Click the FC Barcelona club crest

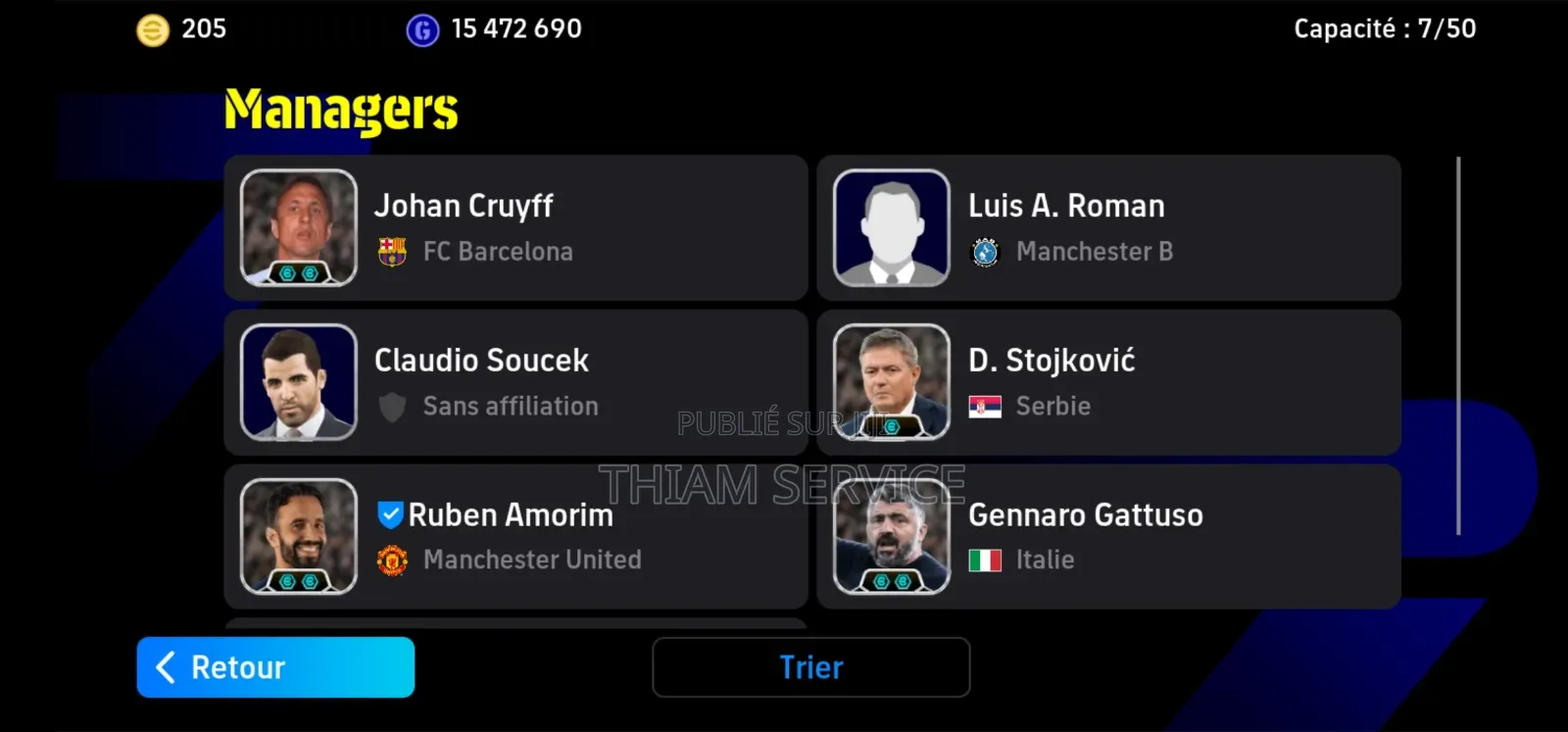click(x=391, y=251)
